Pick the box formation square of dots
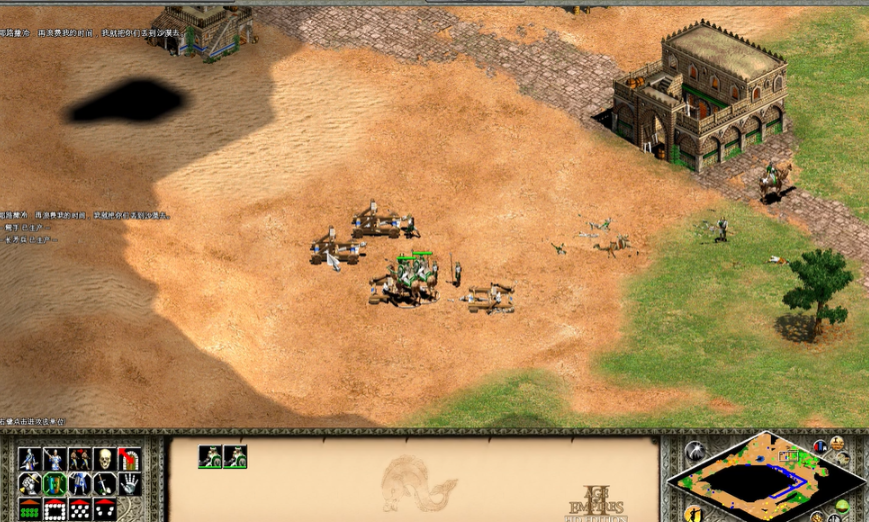Image resolution: width=869 pixels, height=522 pixels. pos(55,509)
